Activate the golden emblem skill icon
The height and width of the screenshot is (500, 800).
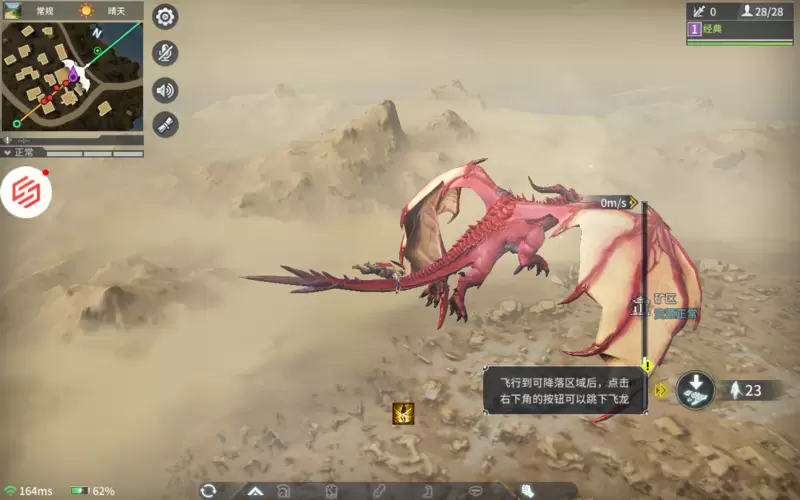(x=404, y=413)
